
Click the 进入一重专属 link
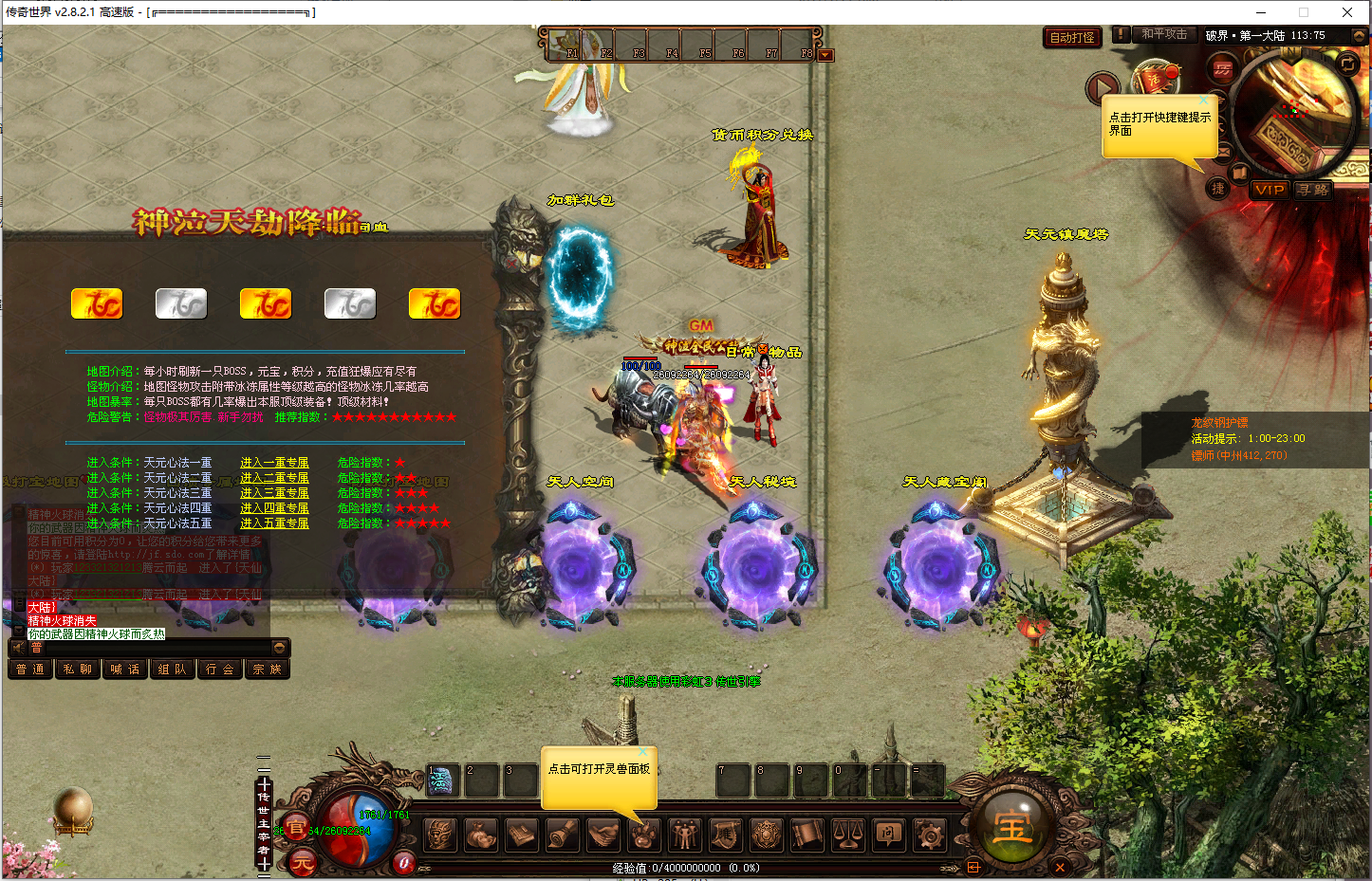coord(274,463)
